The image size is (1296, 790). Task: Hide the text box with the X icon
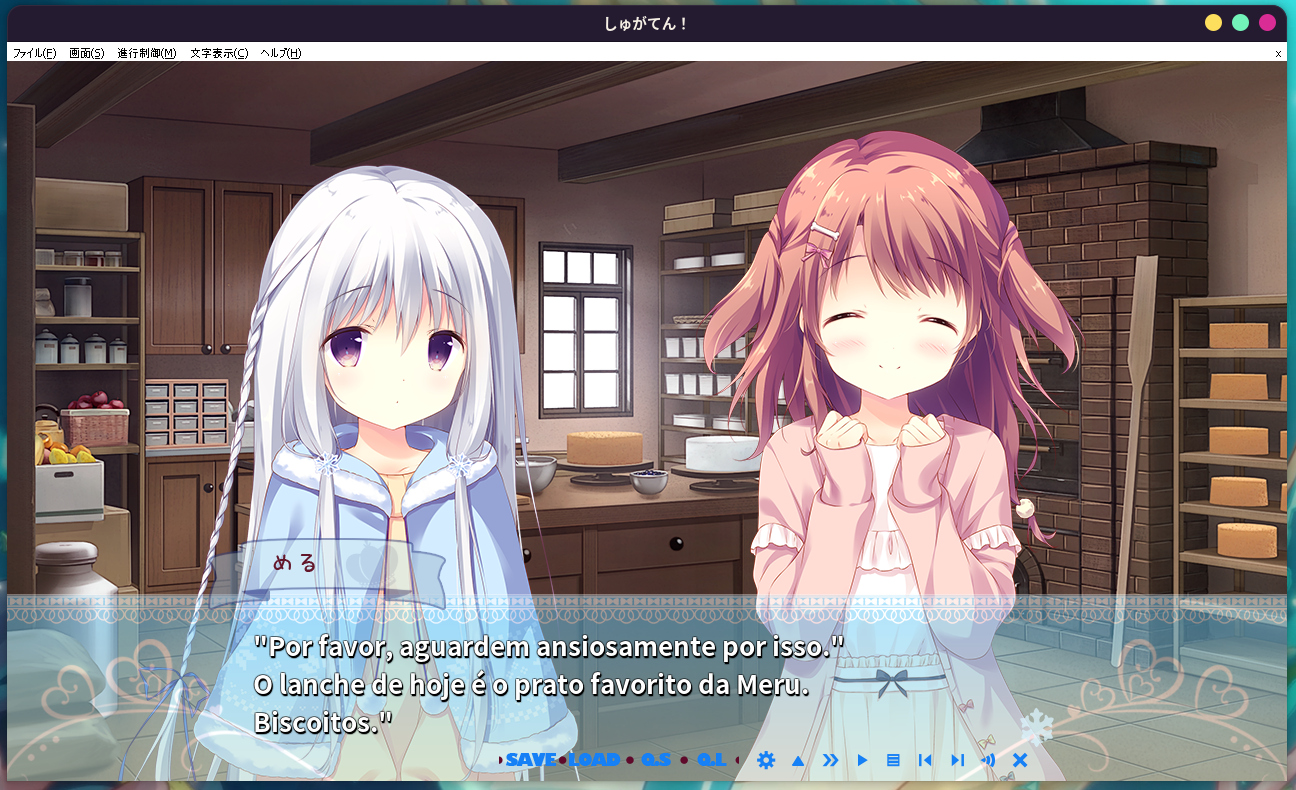(x=1020, y=760)
